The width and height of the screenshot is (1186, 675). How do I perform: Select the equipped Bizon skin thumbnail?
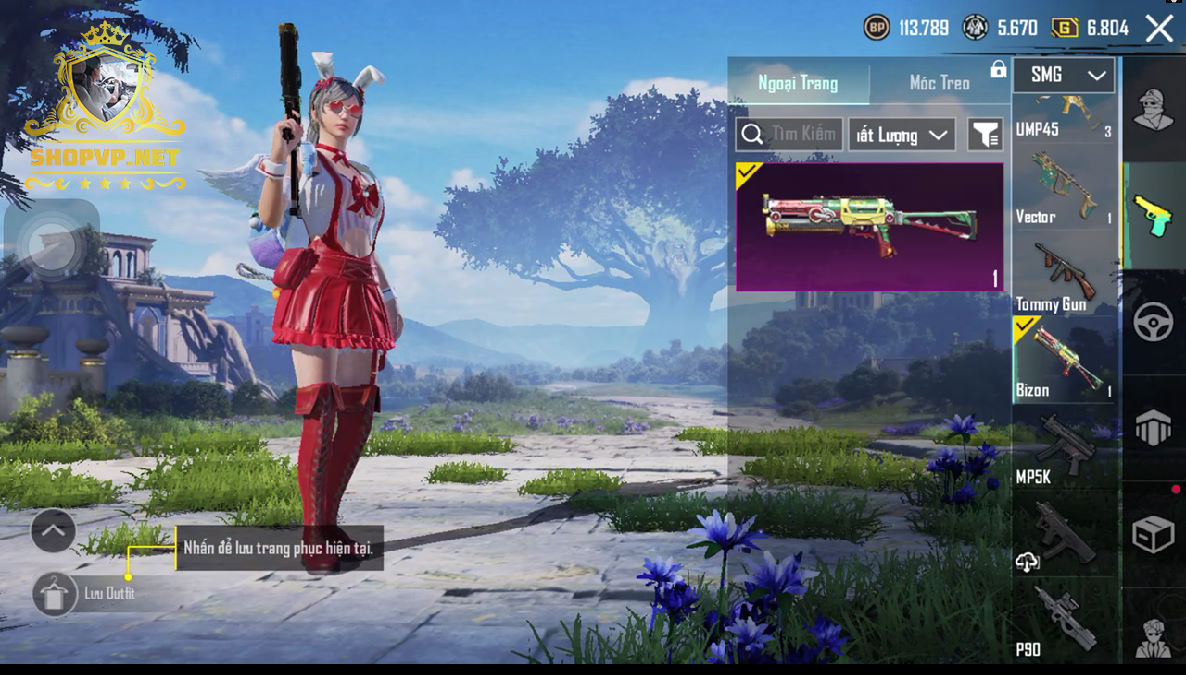869,227
